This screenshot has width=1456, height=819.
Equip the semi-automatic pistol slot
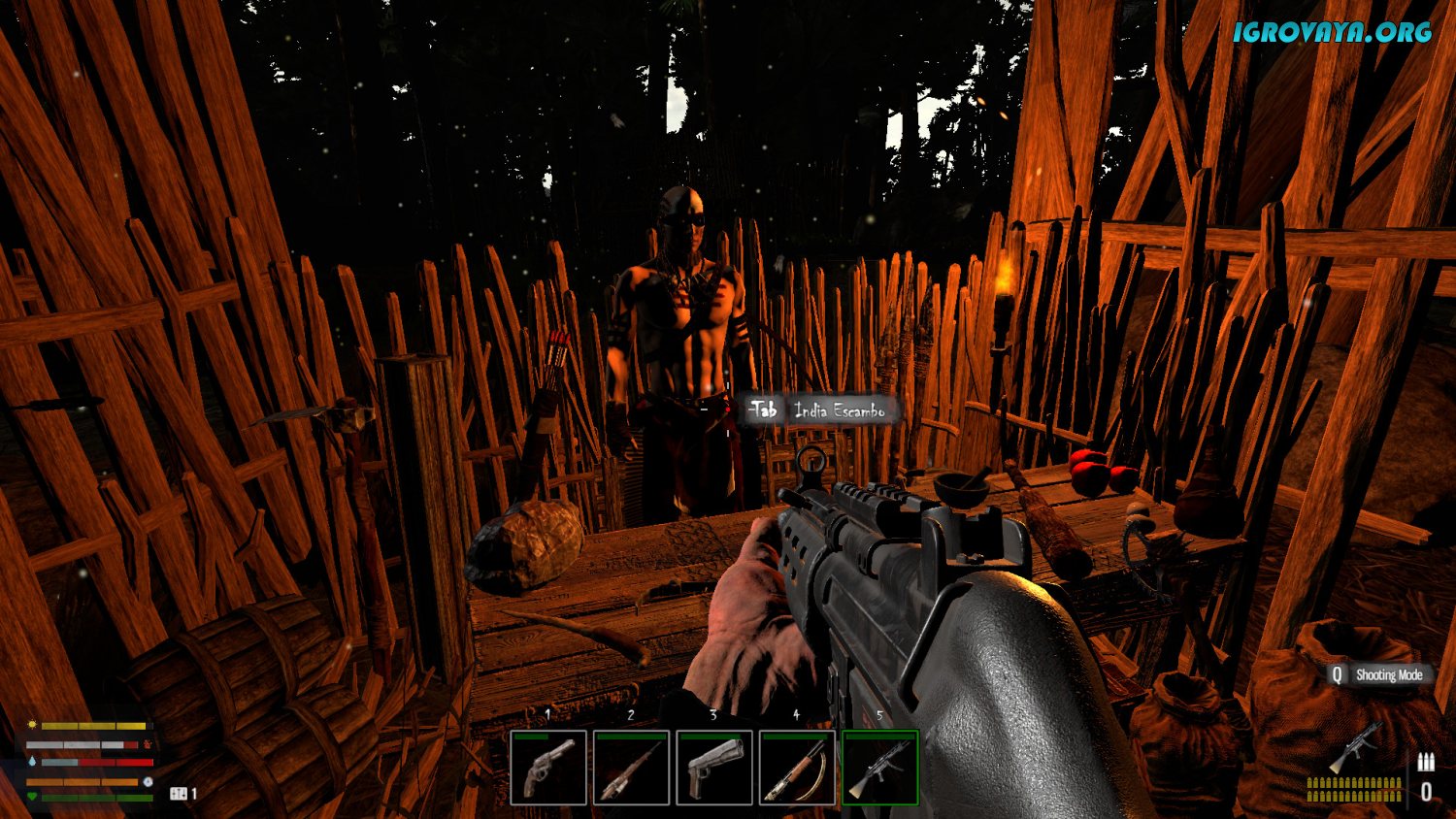(714, 768)
